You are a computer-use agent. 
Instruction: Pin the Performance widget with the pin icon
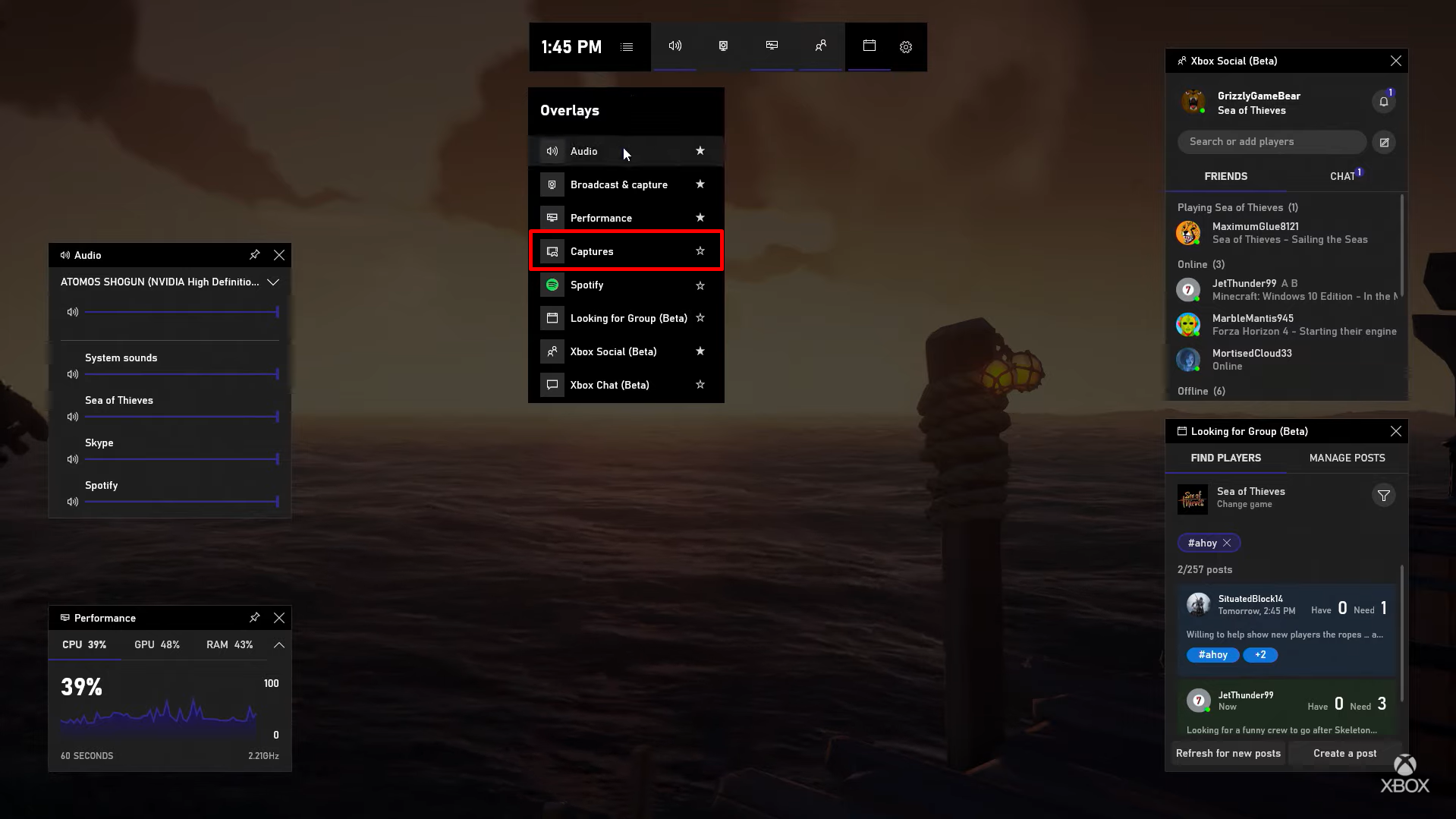(254, 617)
